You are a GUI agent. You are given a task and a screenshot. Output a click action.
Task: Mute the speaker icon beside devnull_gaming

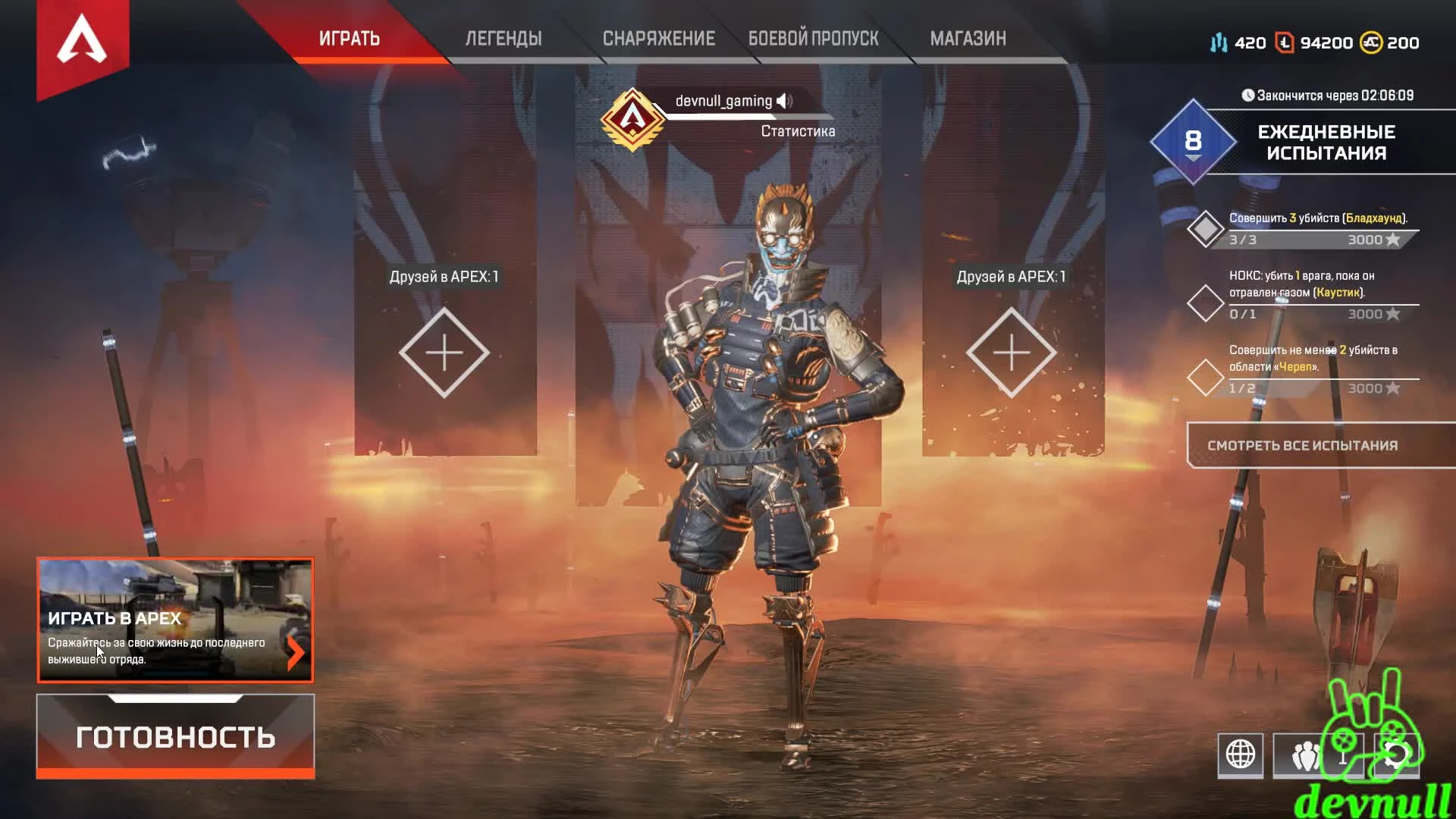click(x=786, y=99)
